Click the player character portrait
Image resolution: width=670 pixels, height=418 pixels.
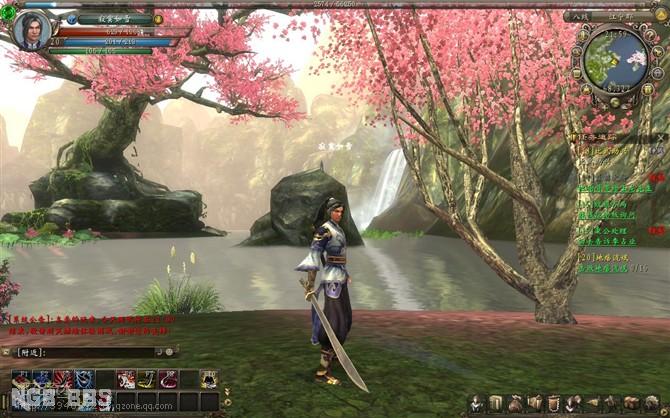(31, 29)
